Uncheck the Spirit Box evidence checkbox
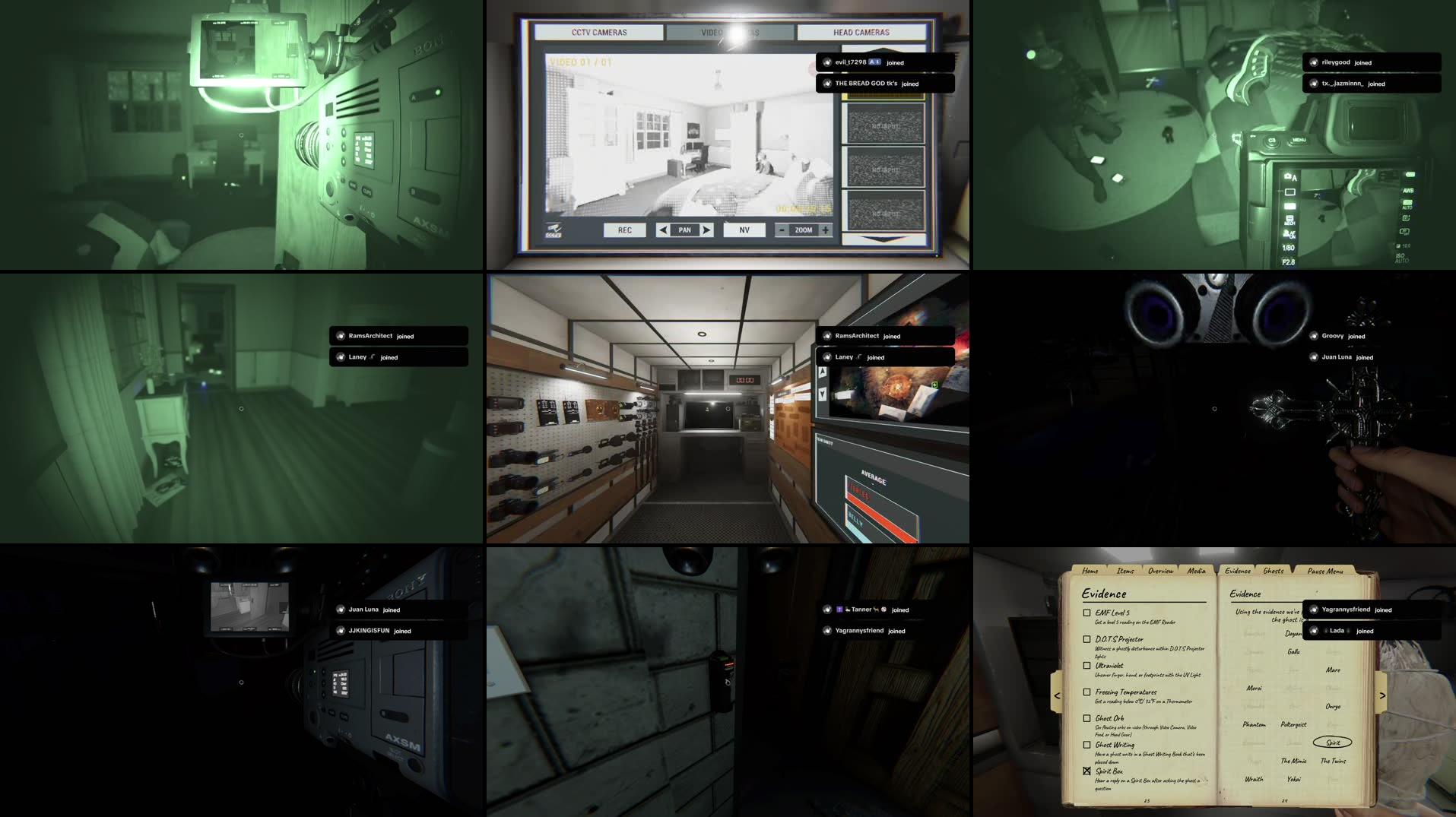 (x=1085, y=770)
